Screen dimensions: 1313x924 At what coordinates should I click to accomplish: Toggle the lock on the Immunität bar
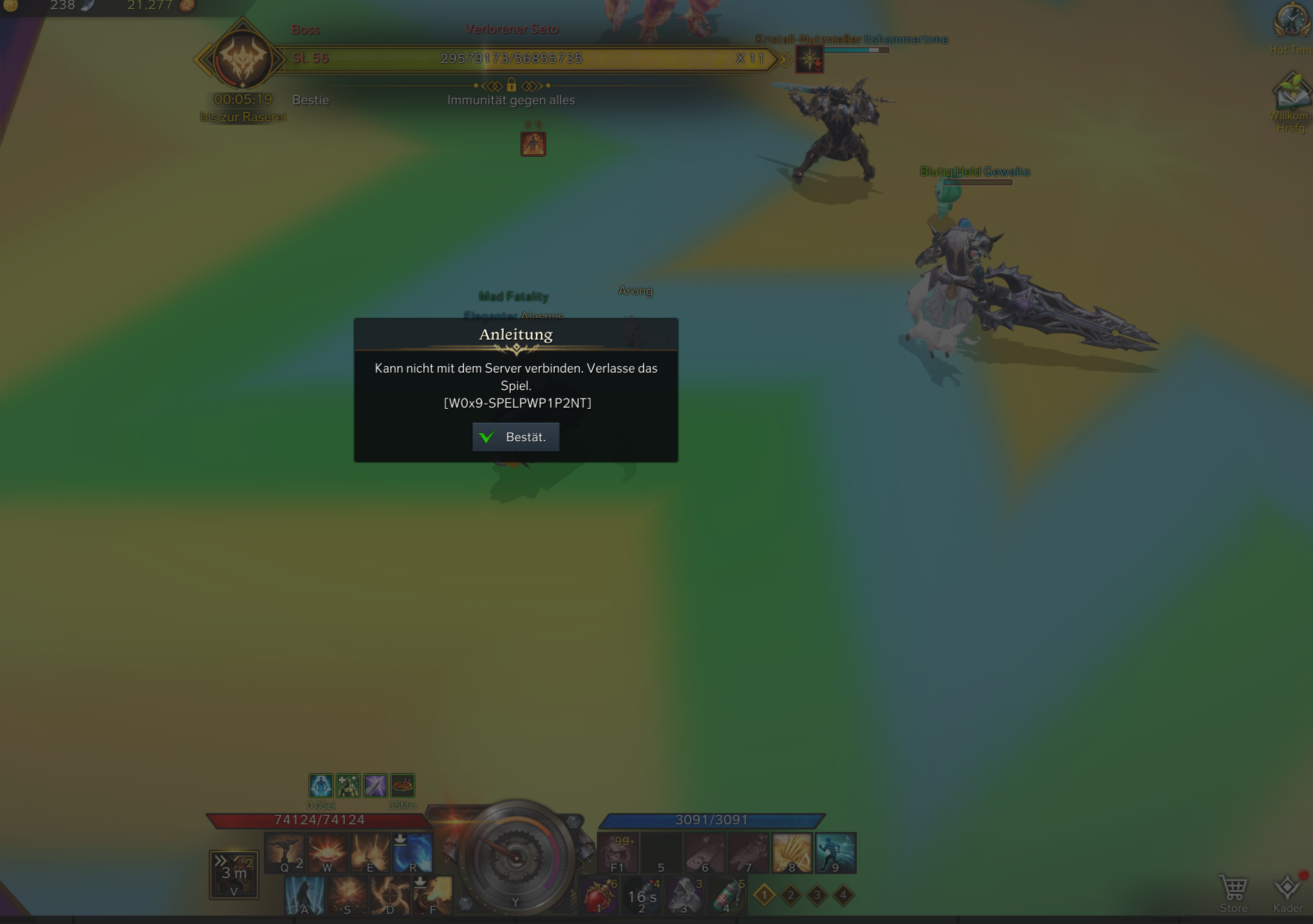click(x=511, y=86)
